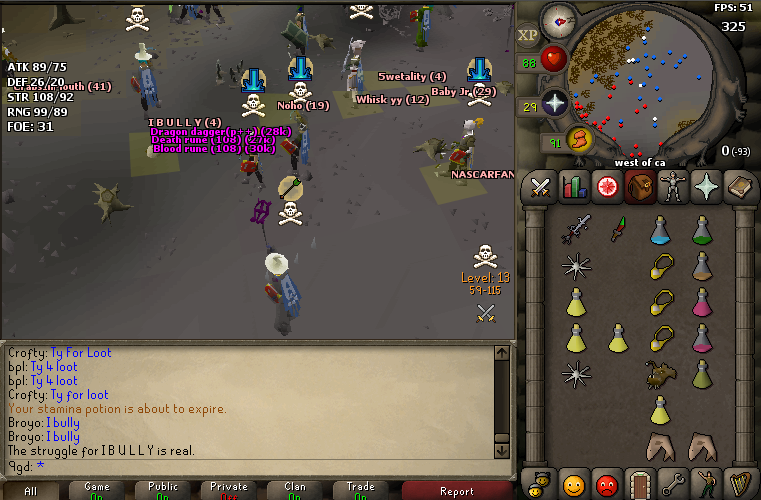
Task: Open the Quest list tab
Action: click(605, 187)
